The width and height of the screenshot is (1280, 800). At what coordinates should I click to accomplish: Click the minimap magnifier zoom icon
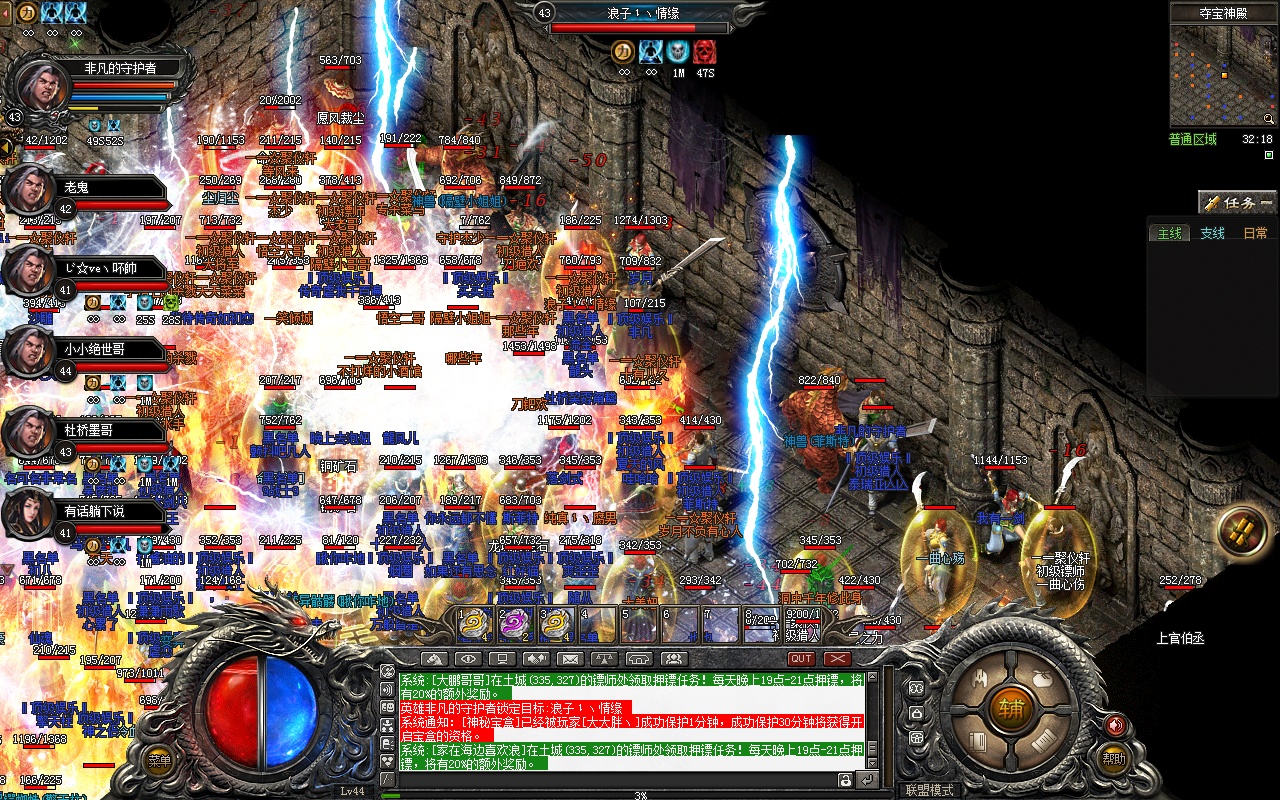tap(1268, 119)
